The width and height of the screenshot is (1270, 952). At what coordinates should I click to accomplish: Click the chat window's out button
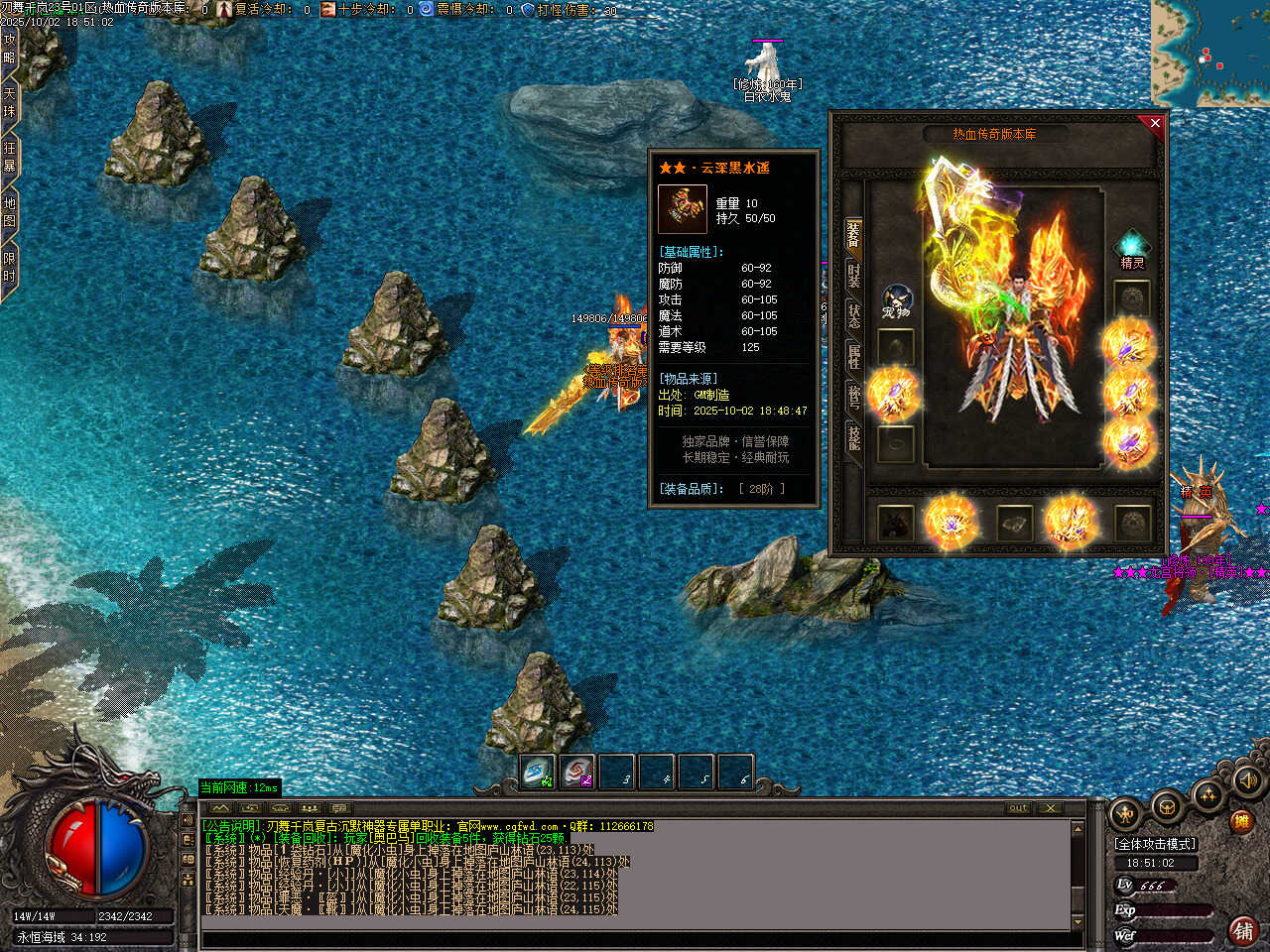[1018, 808]
